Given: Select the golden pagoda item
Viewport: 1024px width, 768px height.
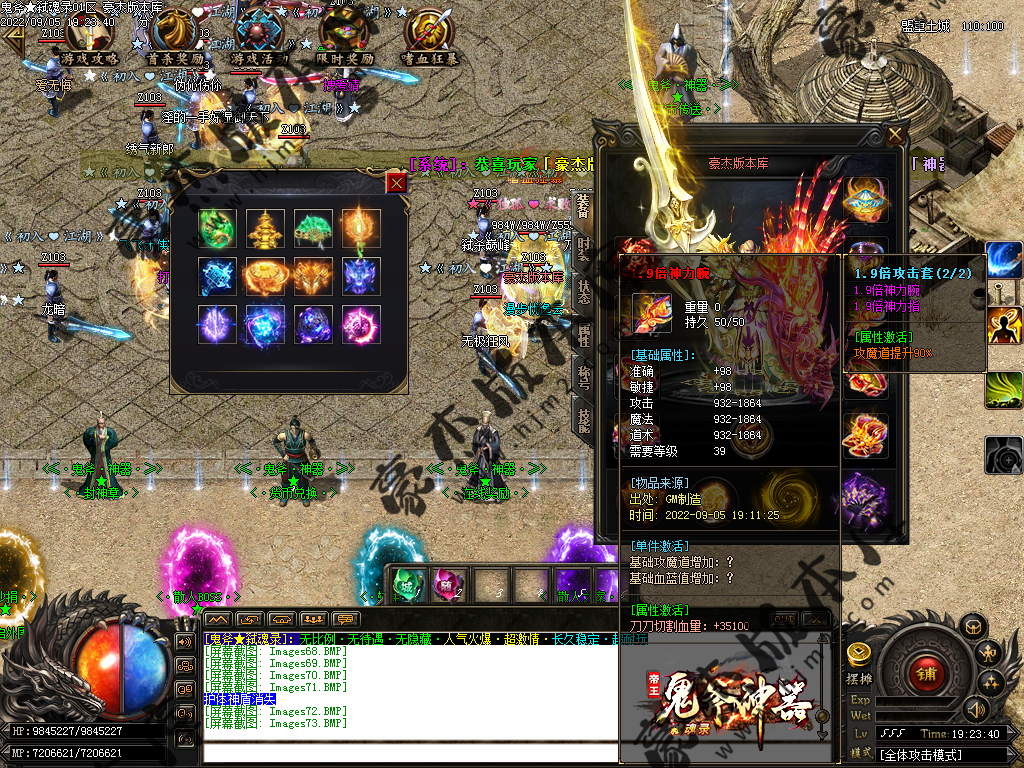Looking at the screenshot, I should point(265,227).
